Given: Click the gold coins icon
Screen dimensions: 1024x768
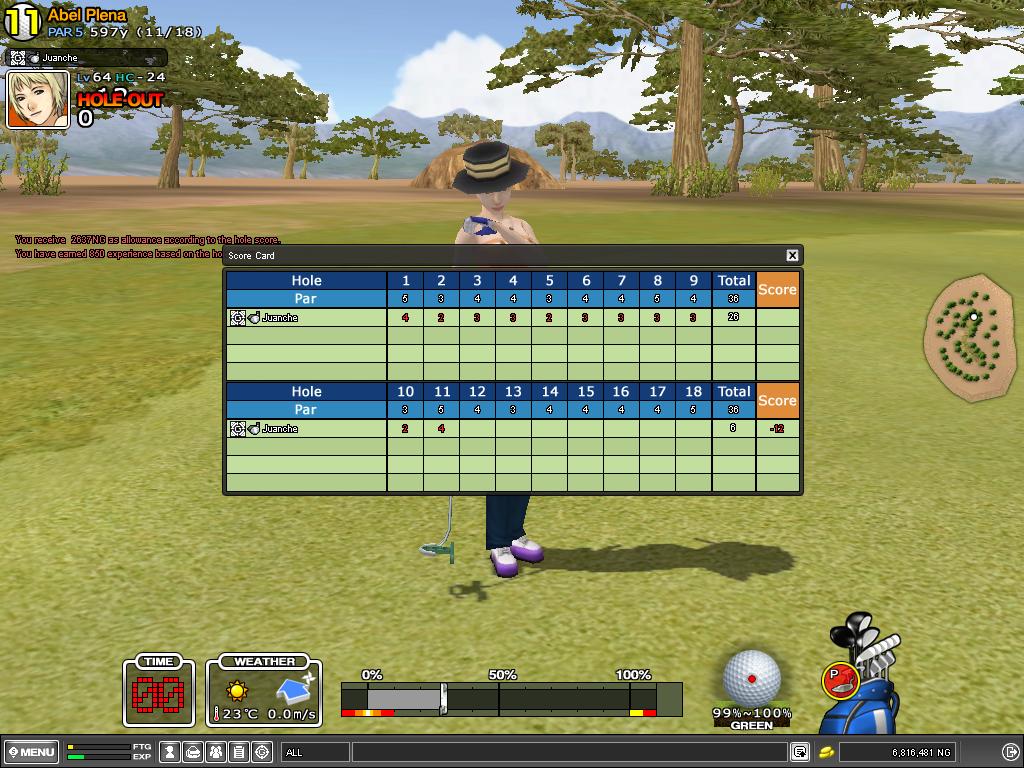Looking at the screenshot, I should [x=828, y=752].
